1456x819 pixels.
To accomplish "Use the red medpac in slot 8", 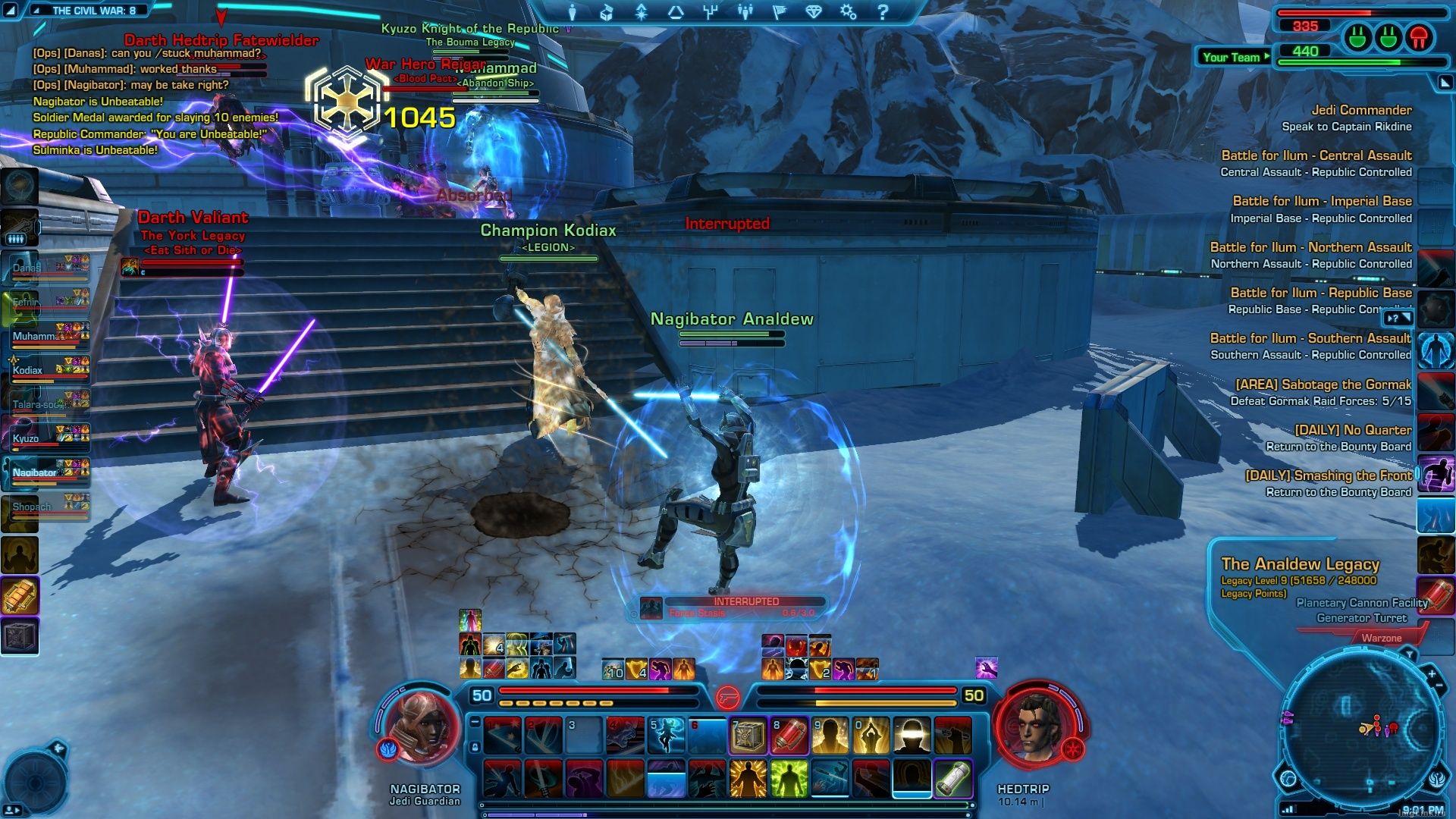I will [x=789, y=736].
